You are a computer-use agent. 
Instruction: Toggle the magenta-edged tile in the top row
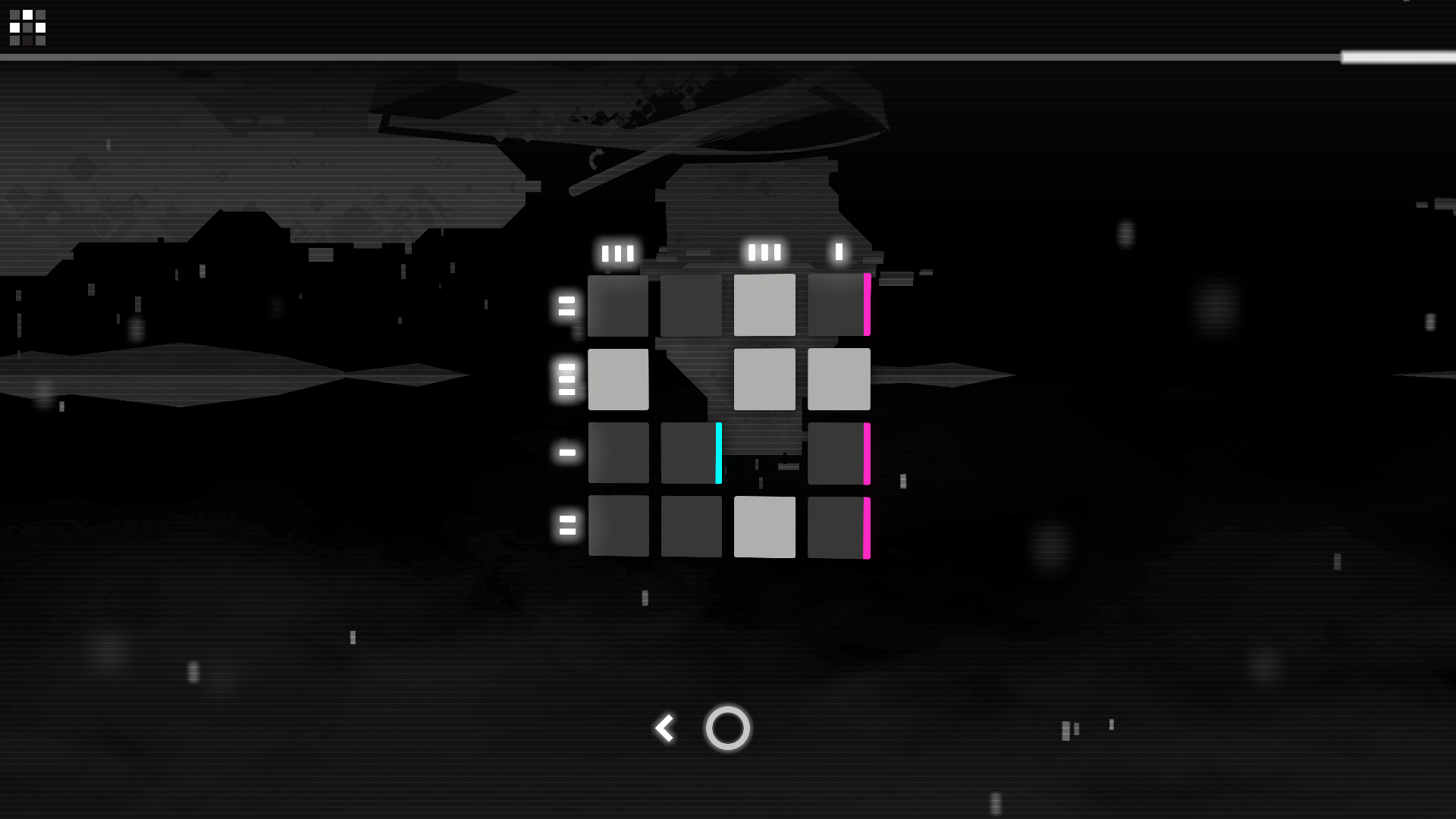coord(838,305)
